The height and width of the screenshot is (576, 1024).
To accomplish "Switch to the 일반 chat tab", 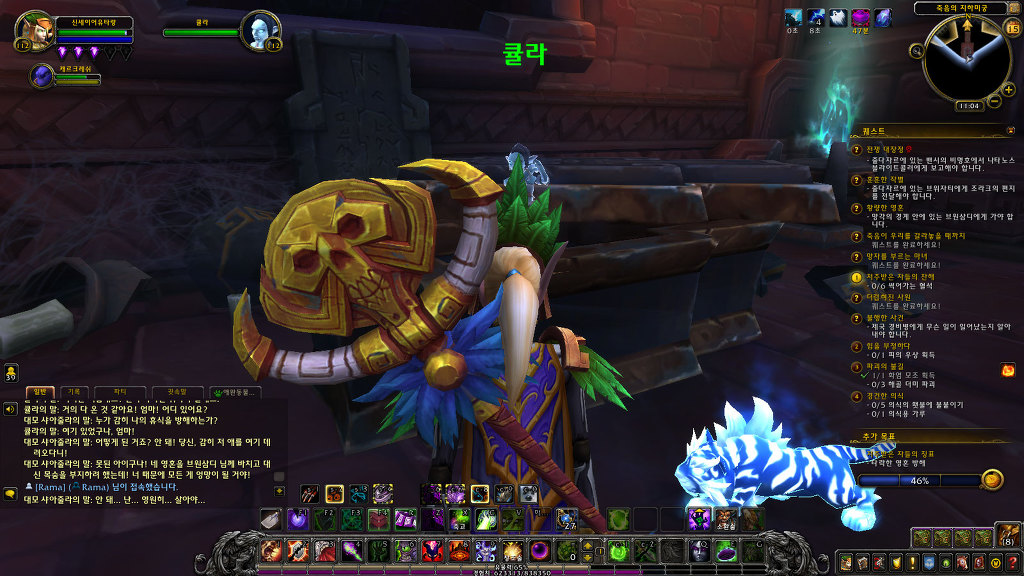I will click(x=38, y=392).
